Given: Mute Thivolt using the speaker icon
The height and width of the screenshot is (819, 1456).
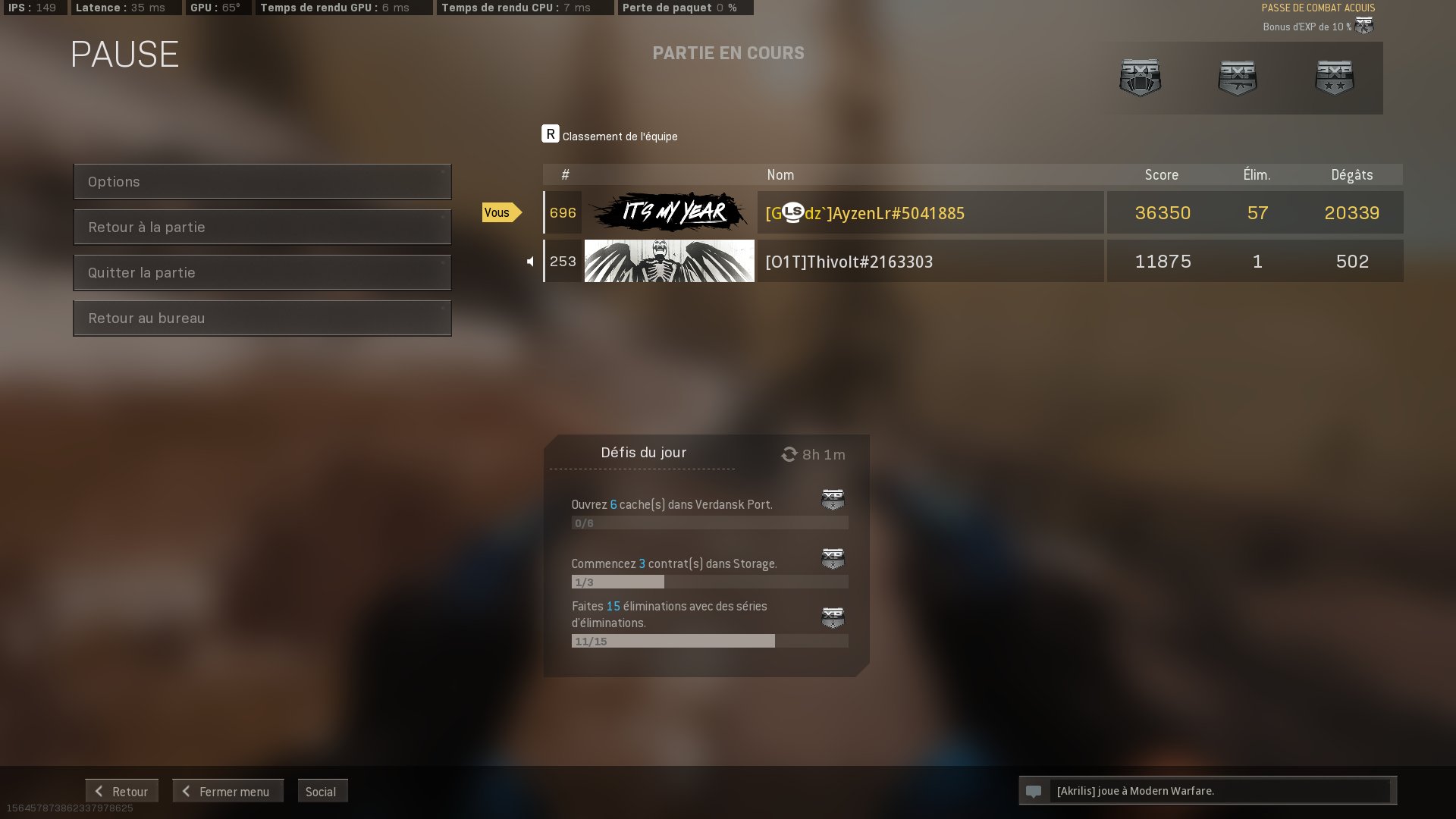Looking at the screenshot, I should click(x=532, y=261).
